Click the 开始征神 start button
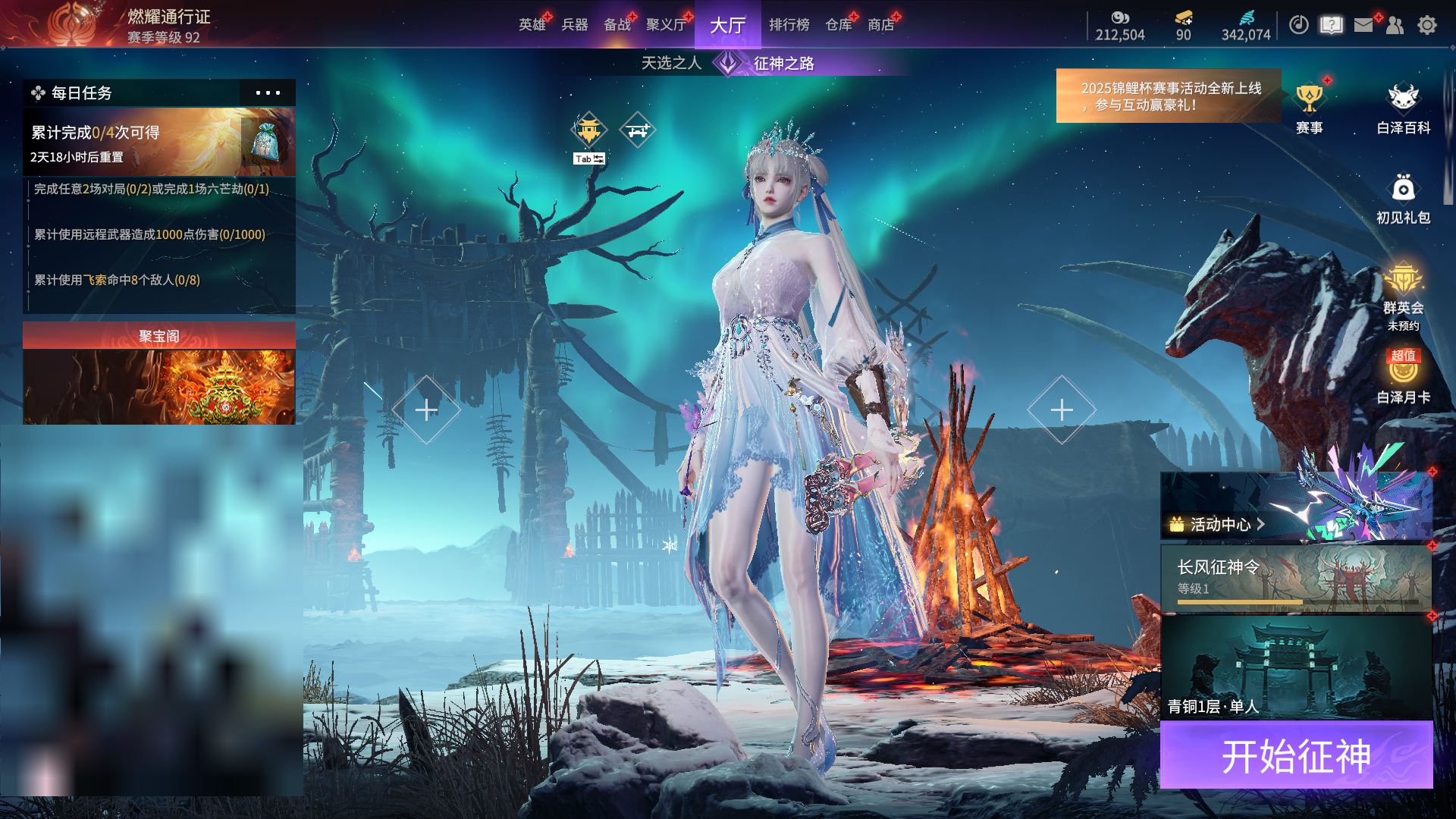Viewport: 1456px width, 819px height. tap(1296, 755)
